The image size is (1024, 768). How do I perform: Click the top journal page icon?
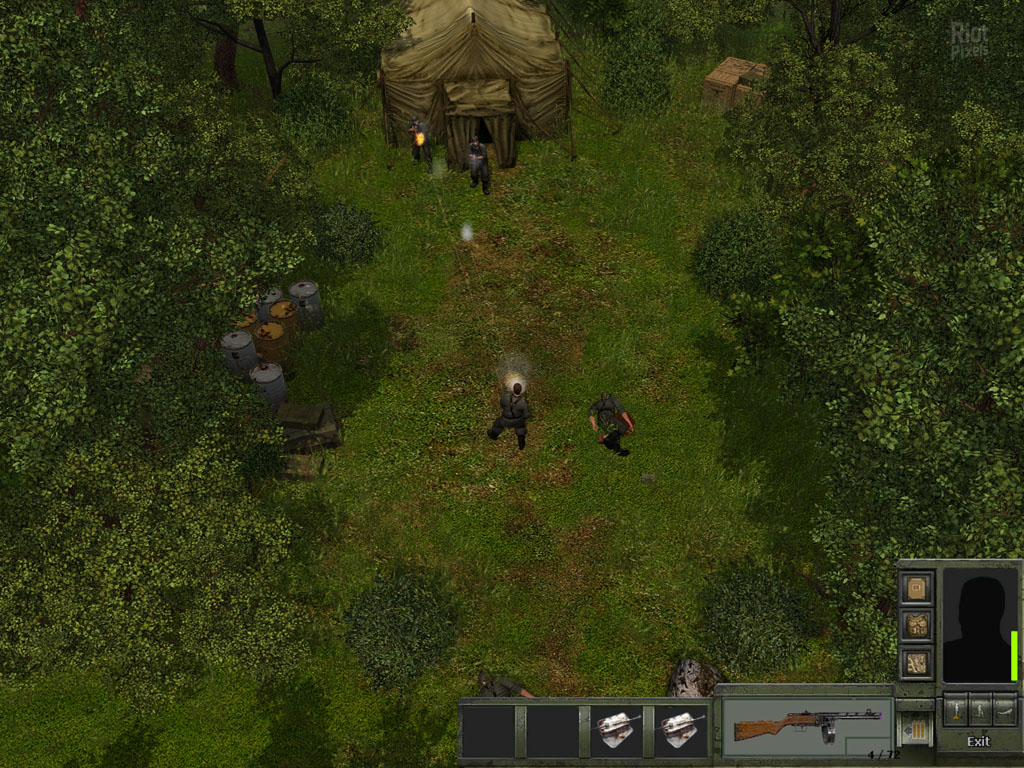(x=917, y=588)
